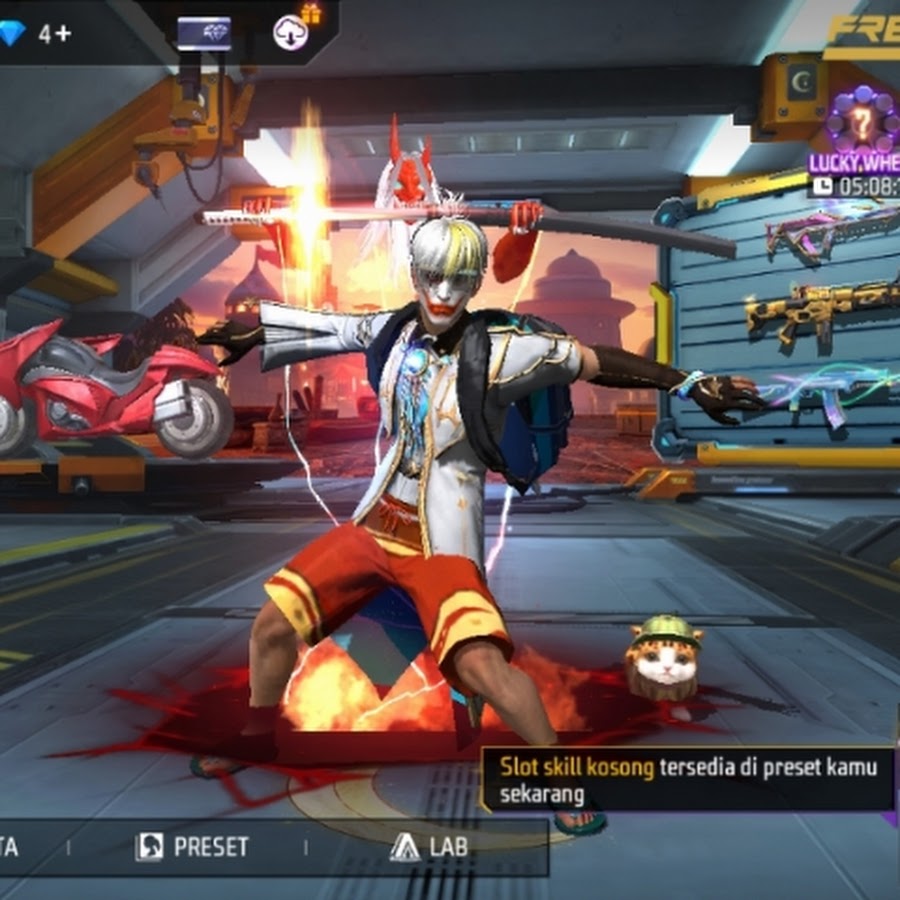
Task: Tap the 'Slot skill kosong' notification tooltip
Action: [x=688, y=780]
